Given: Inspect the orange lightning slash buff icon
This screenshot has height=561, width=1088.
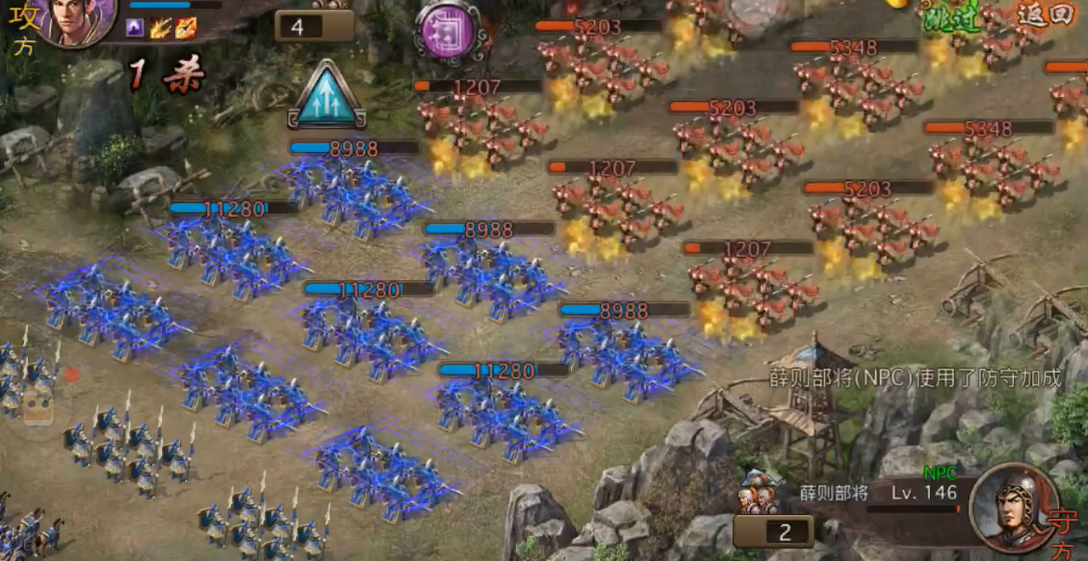Looking at the screenshot, I should pyautogui.click(x=186, y=28).
